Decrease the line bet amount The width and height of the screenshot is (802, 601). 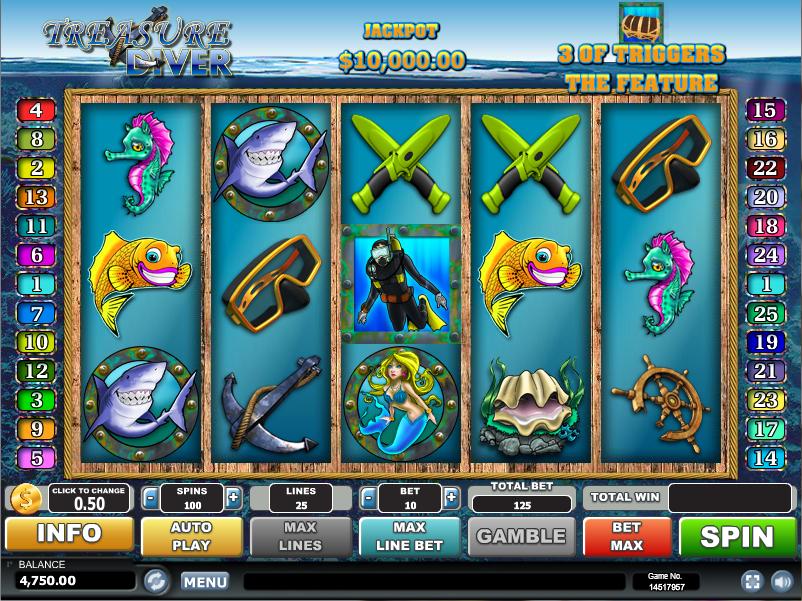[368, 497]
